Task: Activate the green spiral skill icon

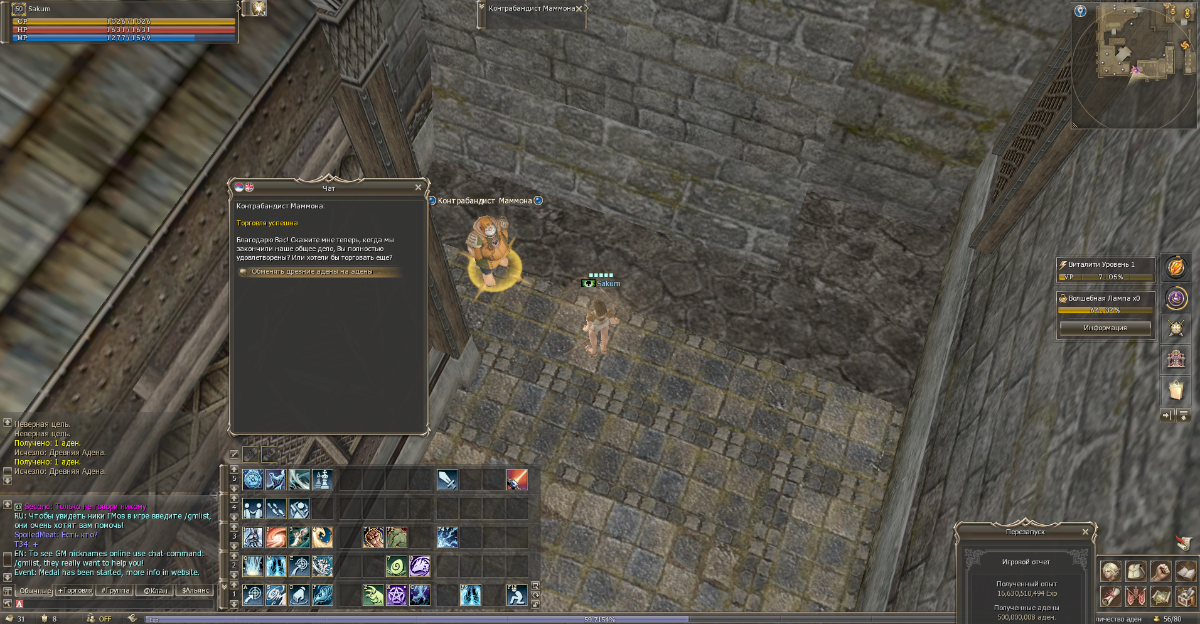Action: click(397, 566)
